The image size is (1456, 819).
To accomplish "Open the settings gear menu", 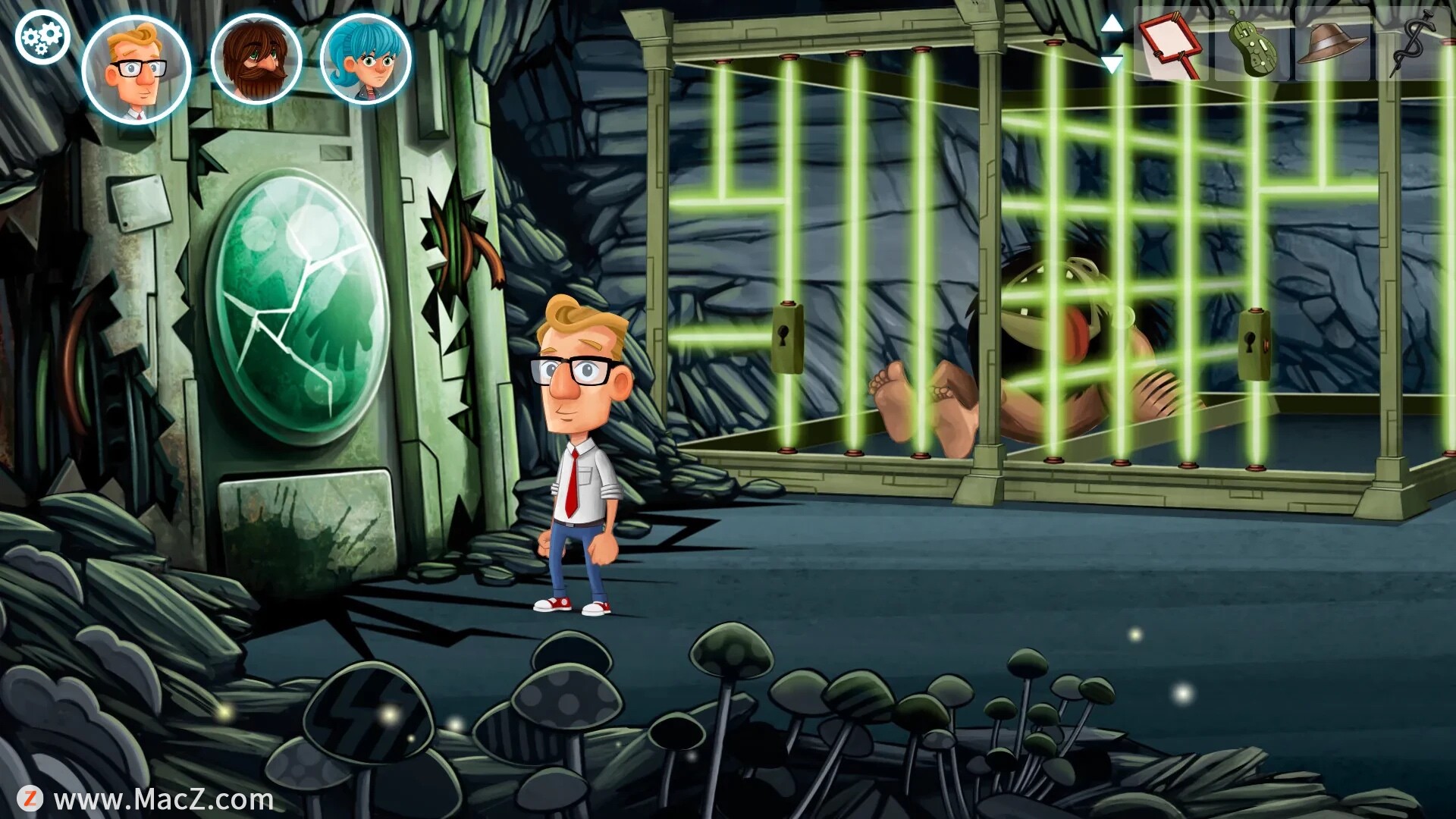I will (42, 38).
